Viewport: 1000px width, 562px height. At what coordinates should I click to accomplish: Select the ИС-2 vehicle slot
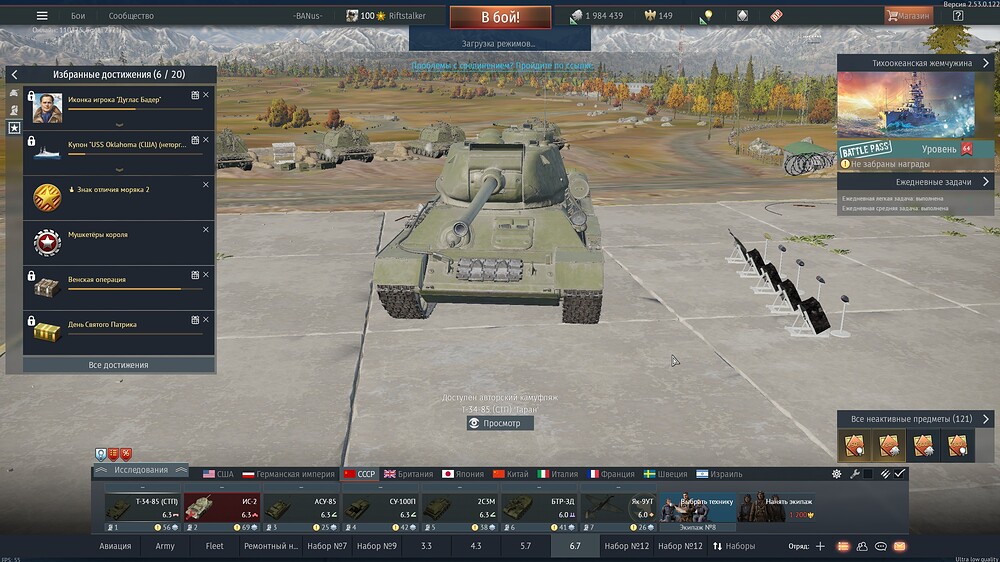[x=222, y=508]
